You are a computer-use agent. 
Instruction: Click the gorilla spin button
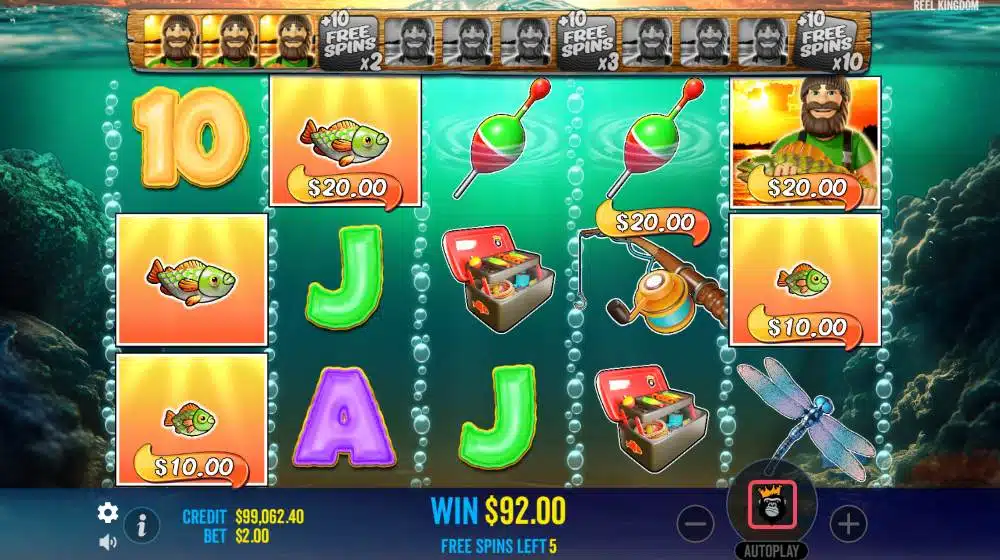(772, 505)
